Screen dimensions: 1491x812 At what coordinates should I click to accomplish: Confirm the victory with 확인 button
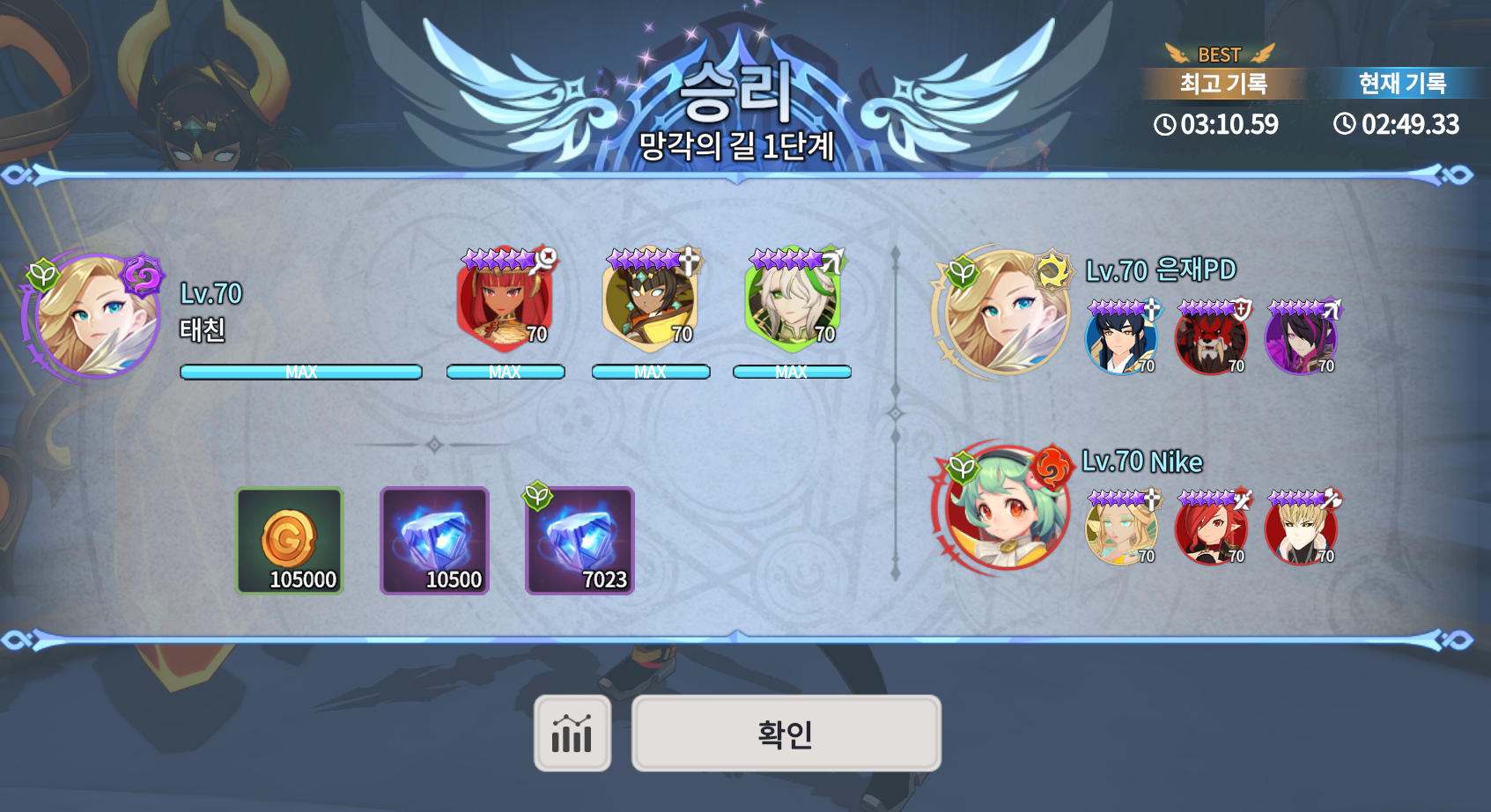point(786,733)
